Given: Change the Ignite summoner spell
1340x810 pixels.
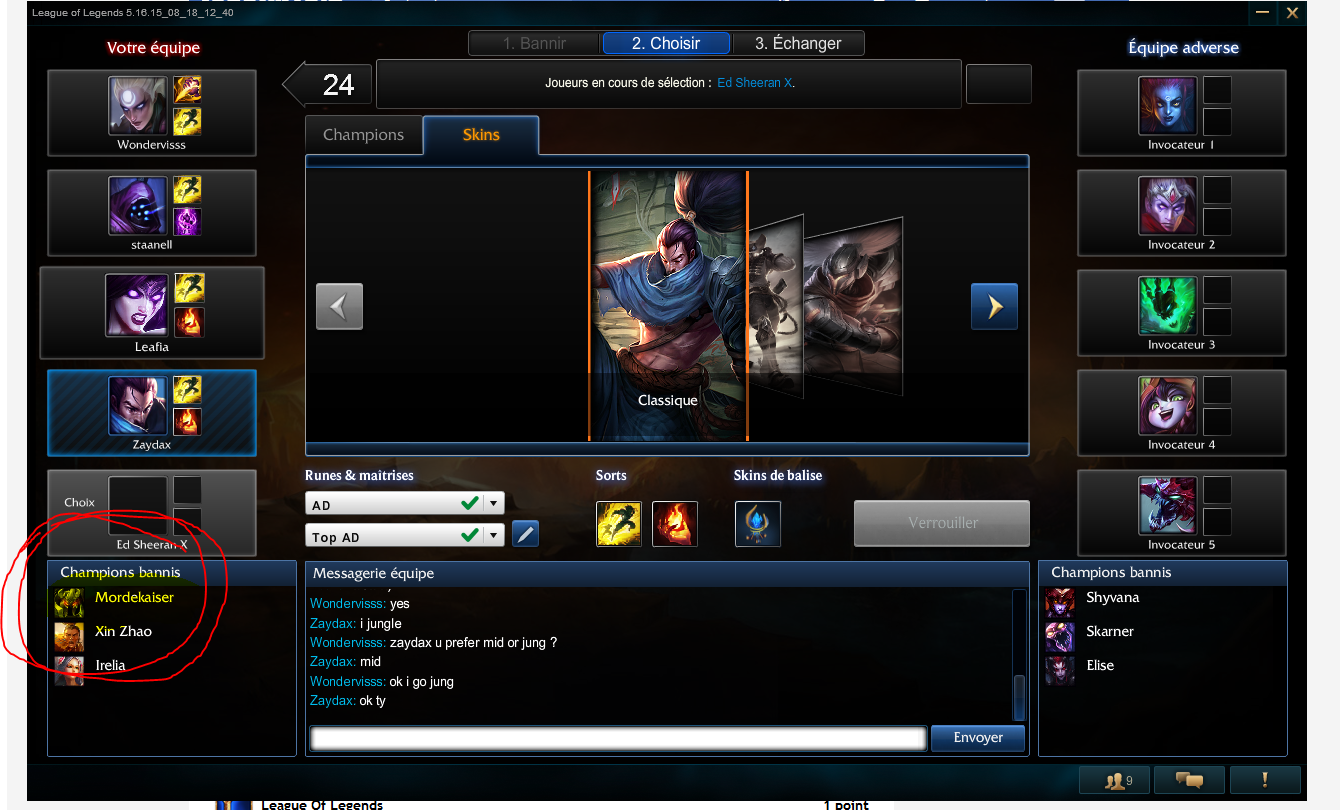Looking at the screenshot, I should [675, 524].
